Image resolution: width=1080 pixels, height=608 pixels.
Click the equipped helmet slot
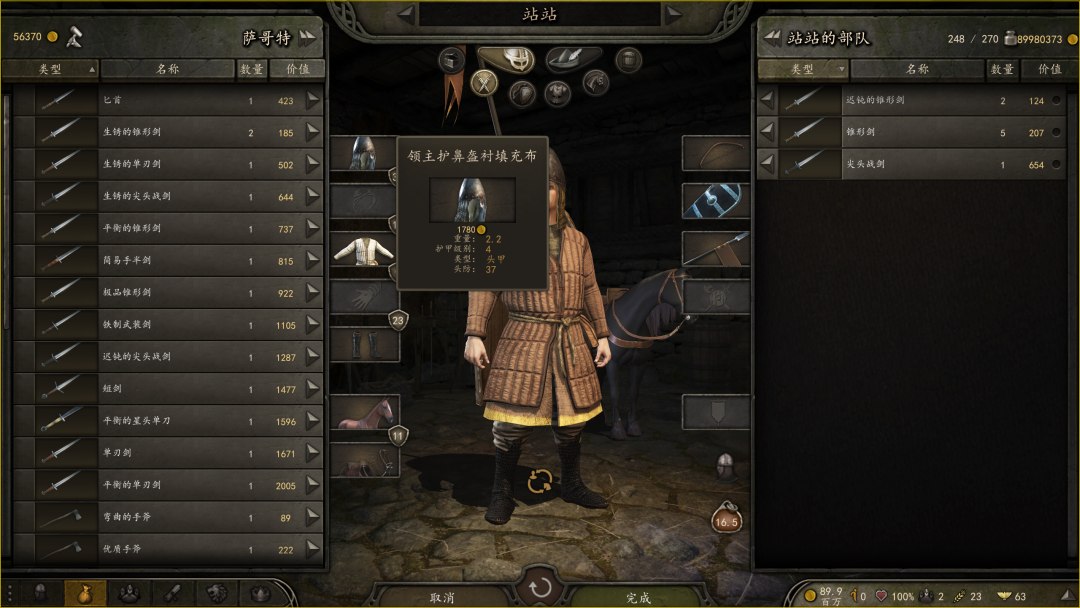pos(363,153)
